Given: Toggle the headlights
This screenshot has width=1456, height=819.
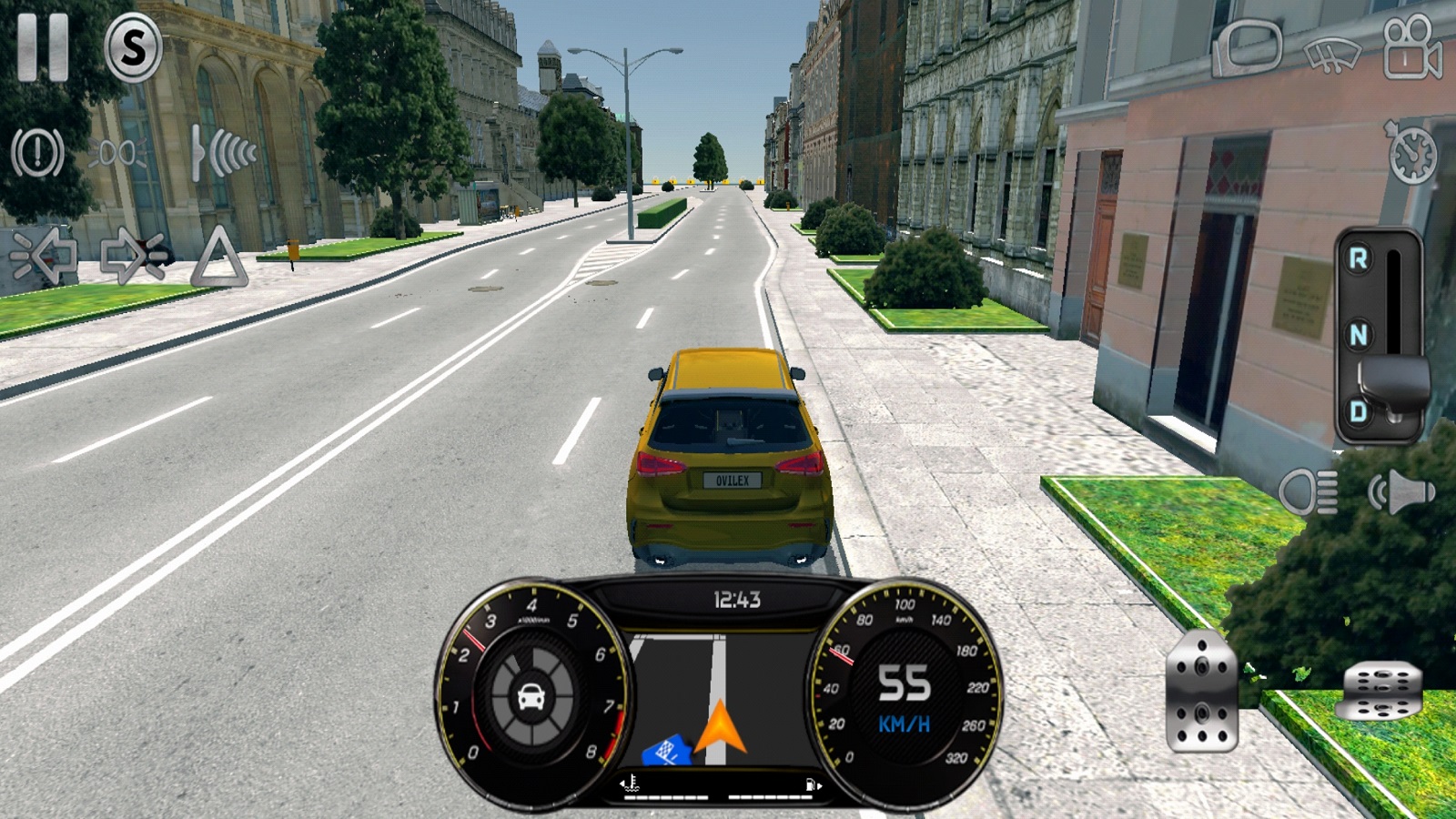Looking at the screenshot, I should point(1309,493).
